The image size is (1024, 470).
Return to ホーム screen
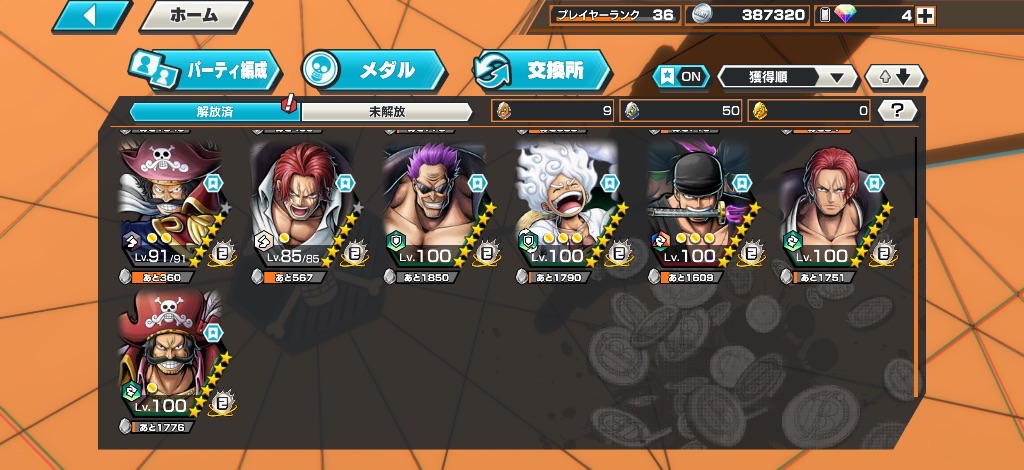tap(194, 16)
